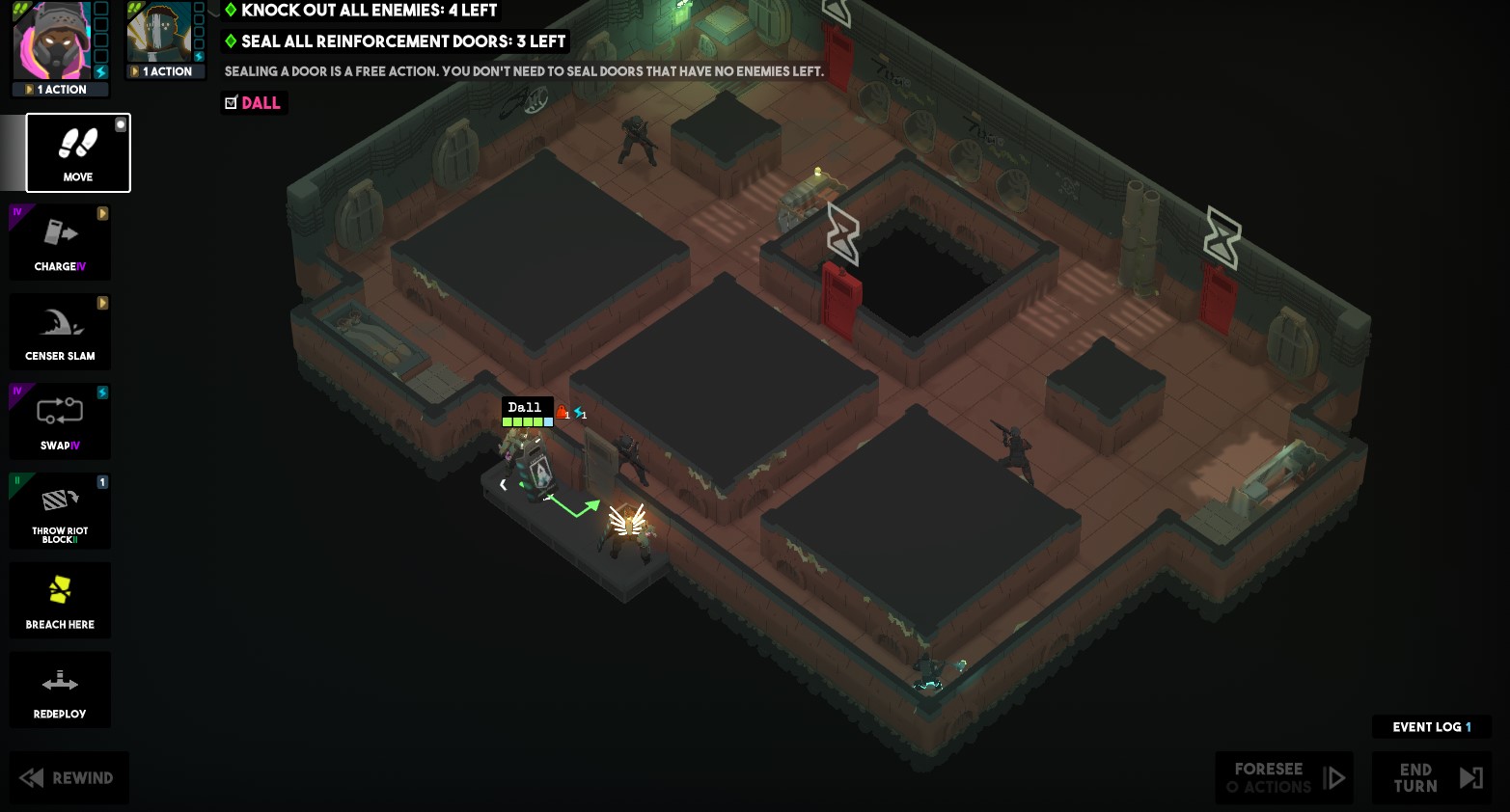Open the Event Log

coord(1431,727)
